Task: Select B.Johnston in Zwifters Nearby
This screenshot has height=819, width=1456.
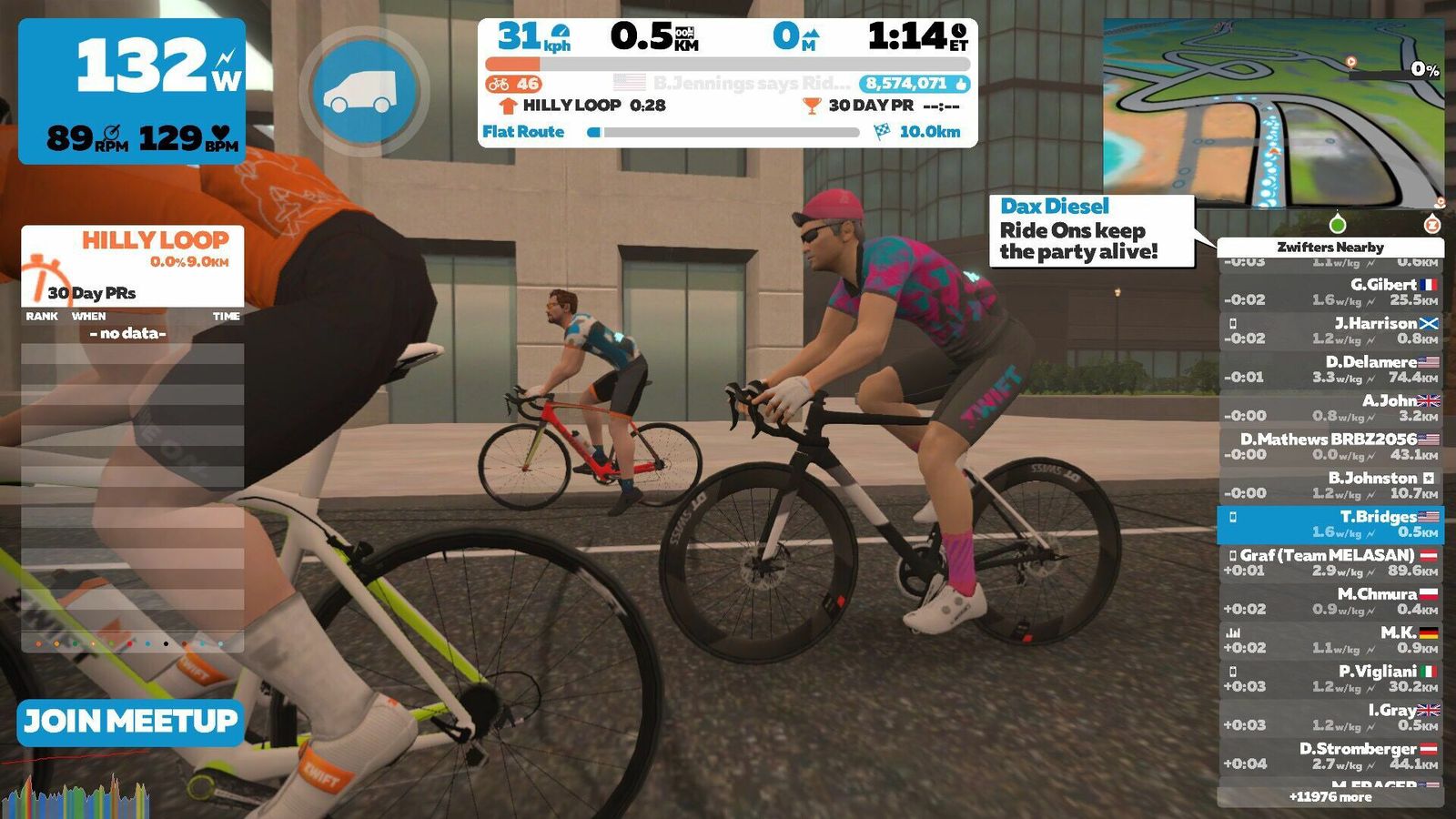Action: (1330, 485)
